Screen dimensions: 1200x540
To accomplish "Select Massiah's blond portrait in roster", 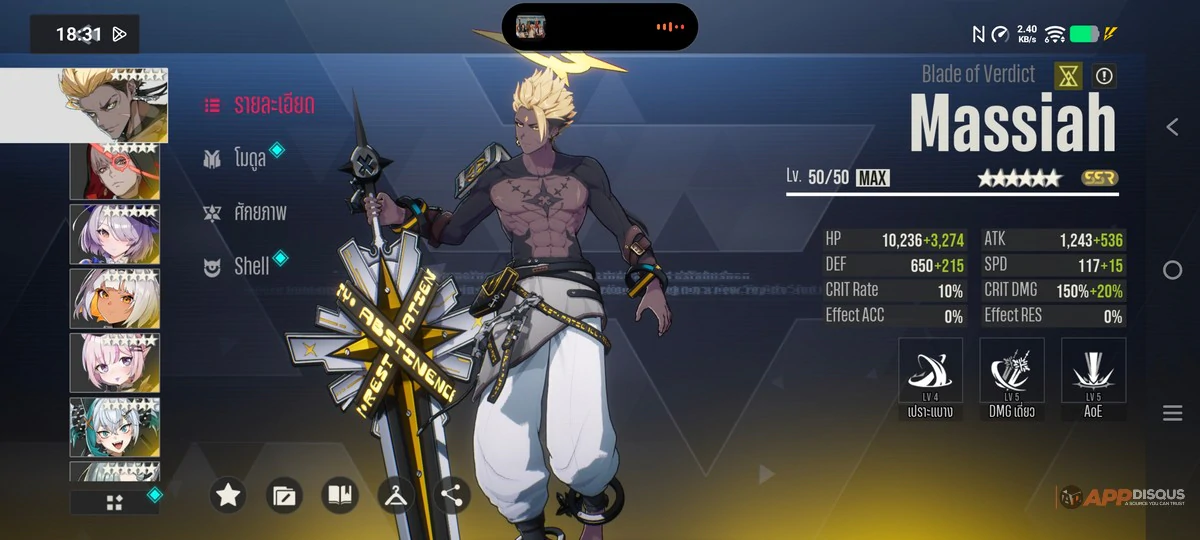I will click(x=112, y=105).
